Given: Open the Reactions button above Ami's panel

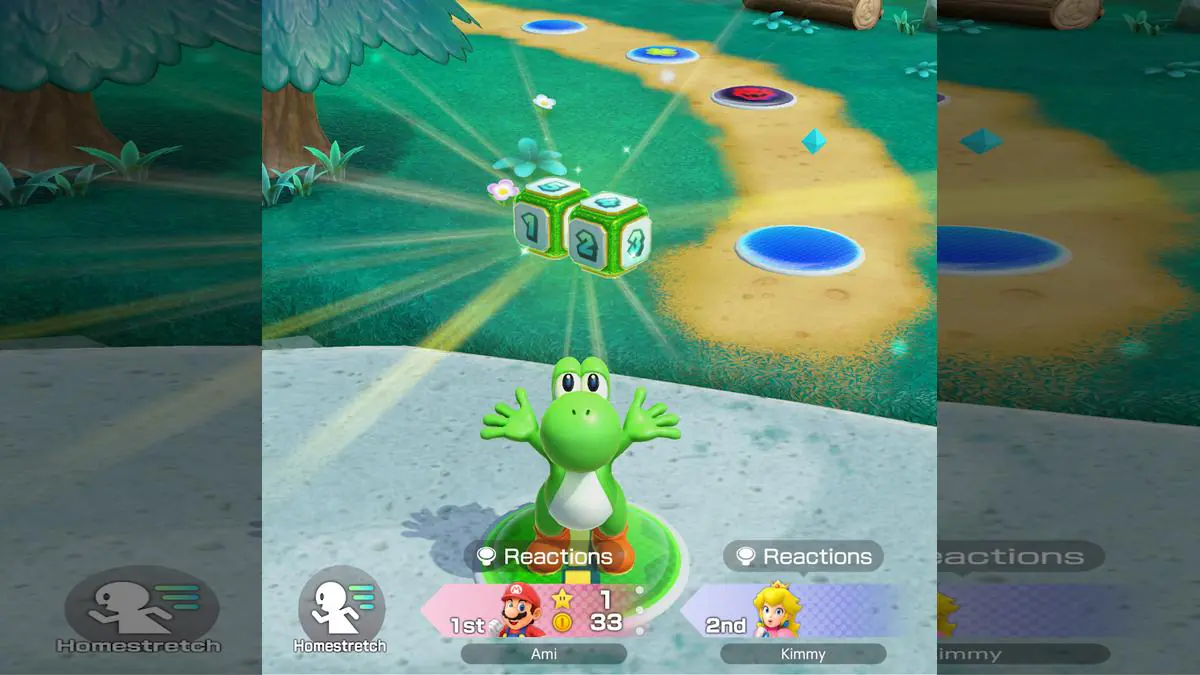Looking at the screenshot, I should click(x=544, y=557).
